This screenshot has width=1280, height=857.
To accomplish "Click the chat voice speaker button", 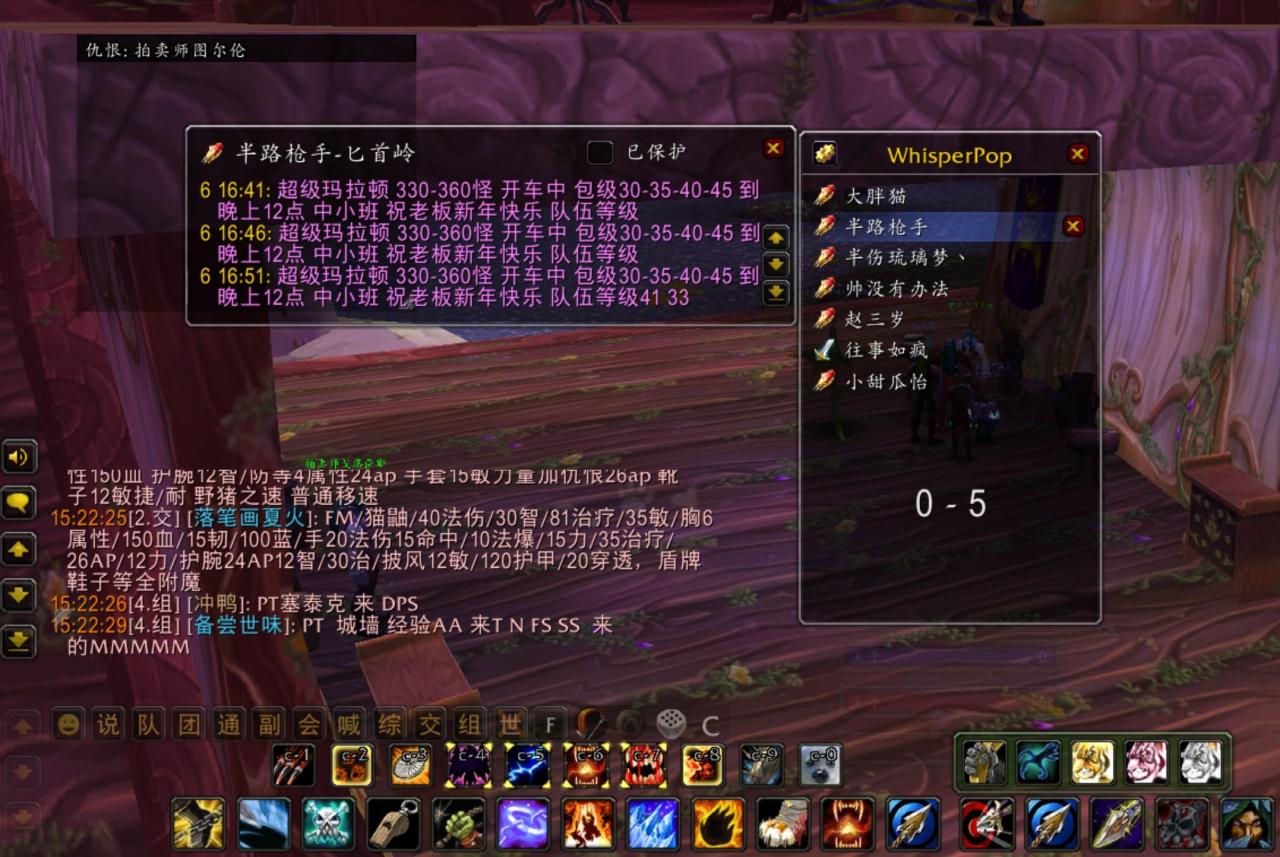I will click(x=18, y=458).
